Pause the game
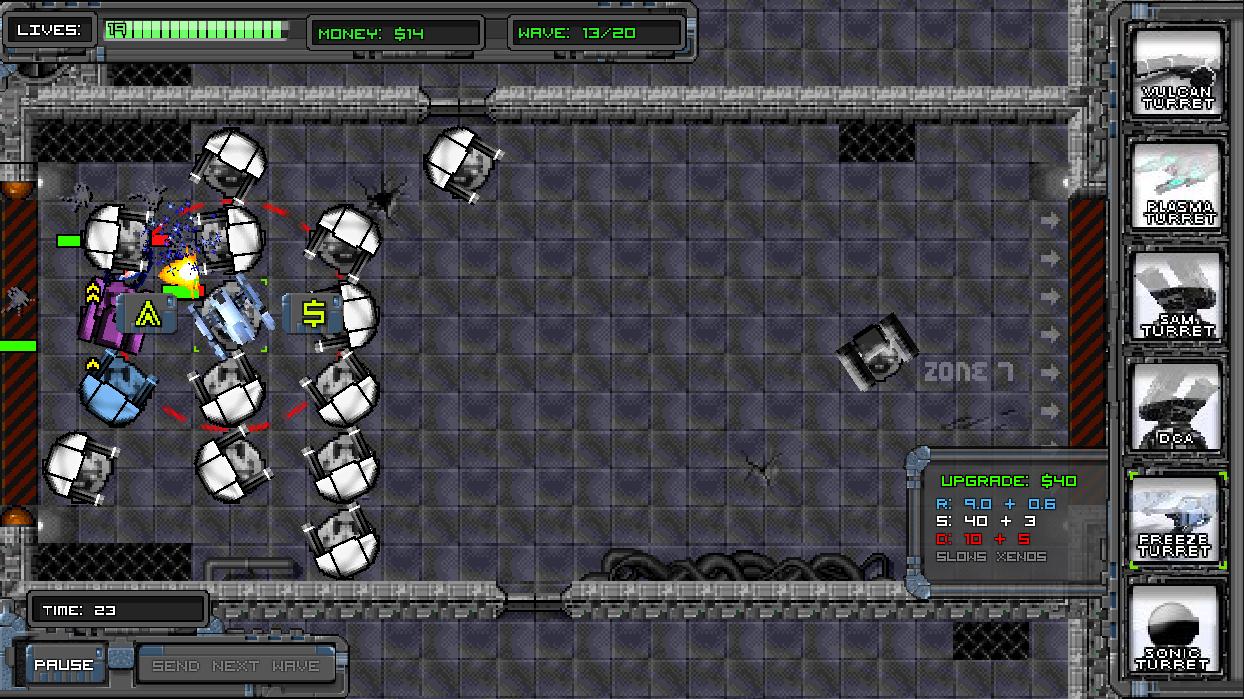This screenshot has width=1244, height=699. (x=65, y=665)
